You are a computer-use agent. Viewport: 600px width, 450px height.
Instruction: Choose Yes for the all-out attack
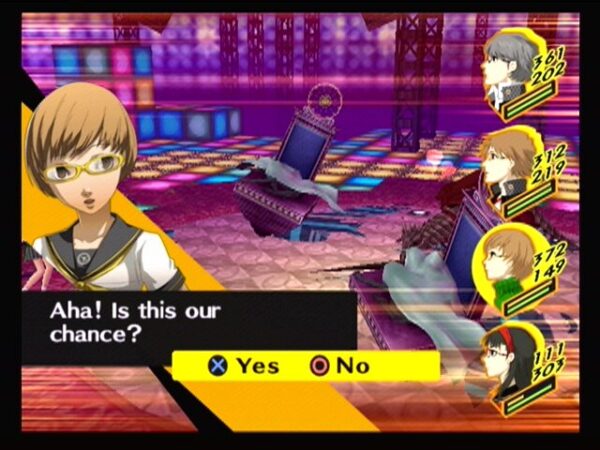point(244,366)
